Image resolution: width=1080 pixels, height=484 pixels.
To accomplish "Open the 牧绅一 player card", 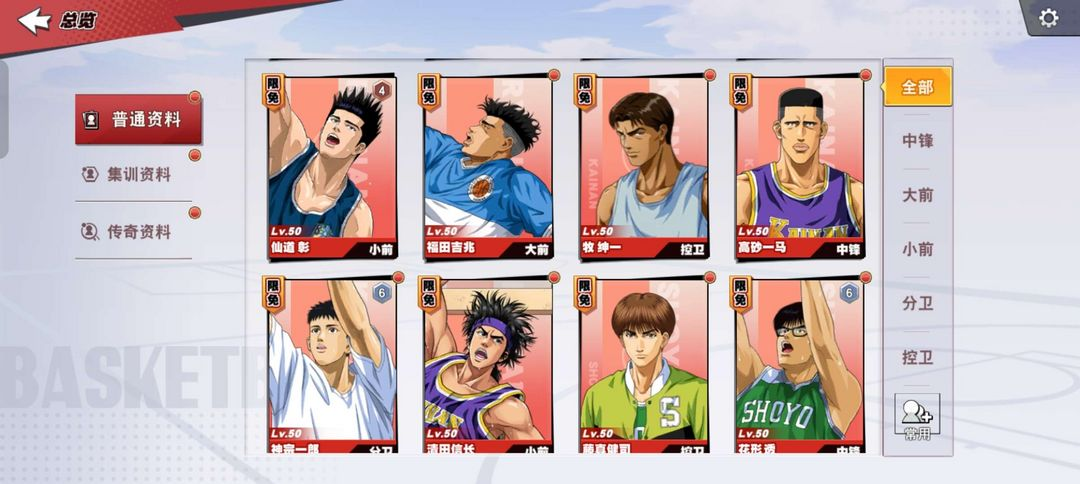I will pyautogui.click(x=643, y=167).
